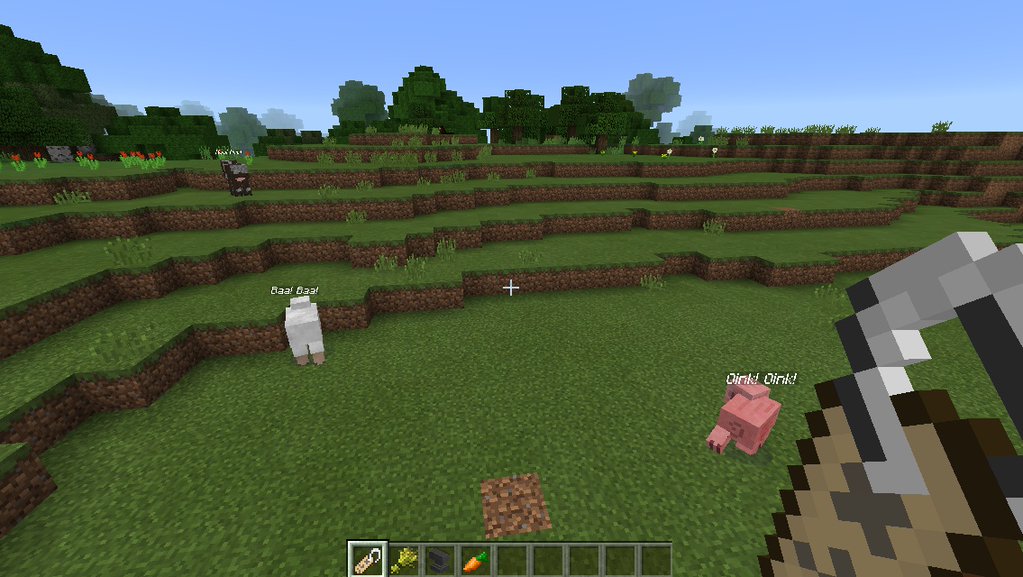Select the anvil hotbar slot
Viewport: 1023px width, 577px height.
click(x=440, y=560)
